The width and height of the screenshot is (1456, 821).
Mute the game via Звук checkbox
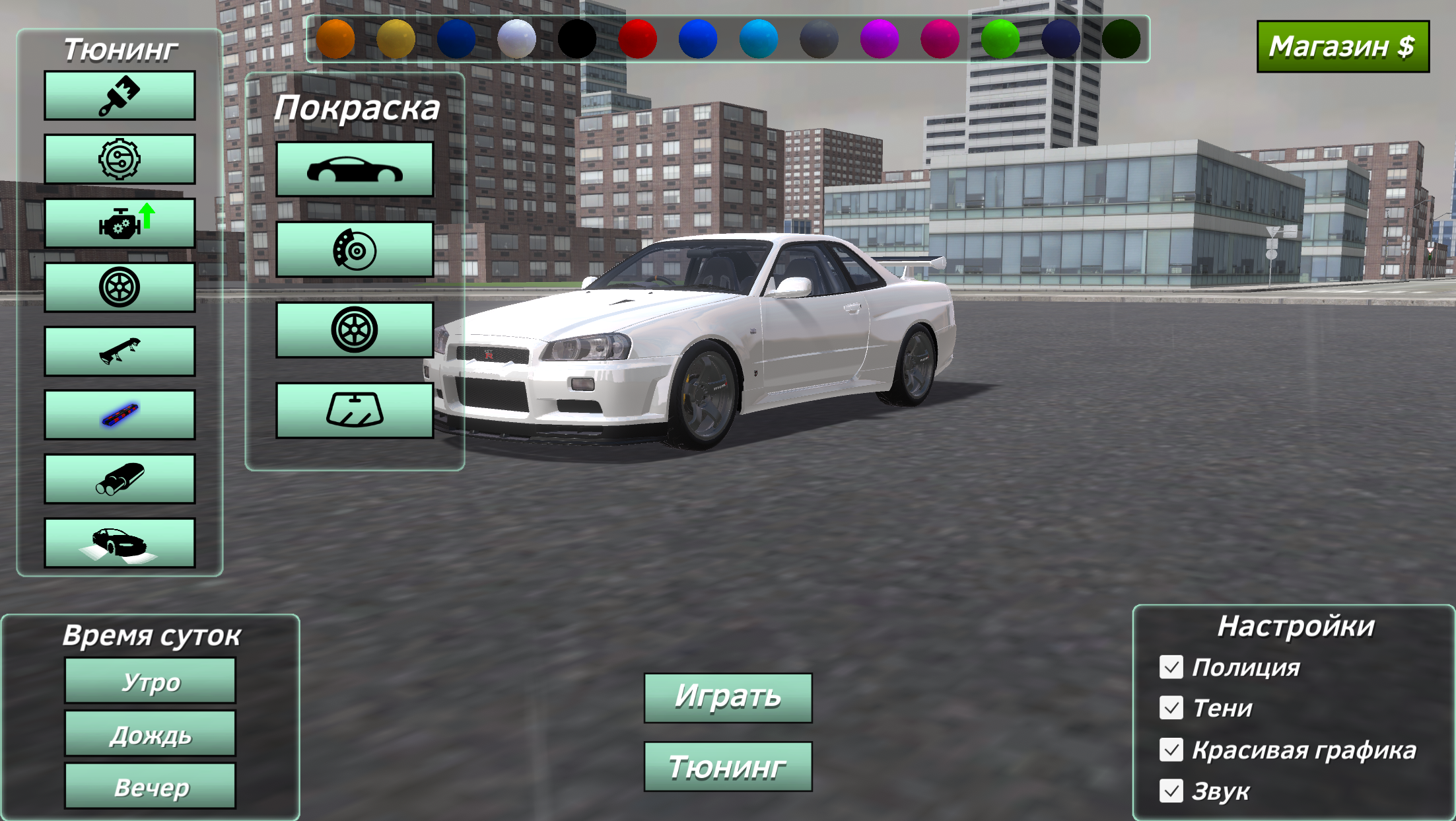(x=1170, y=790)
